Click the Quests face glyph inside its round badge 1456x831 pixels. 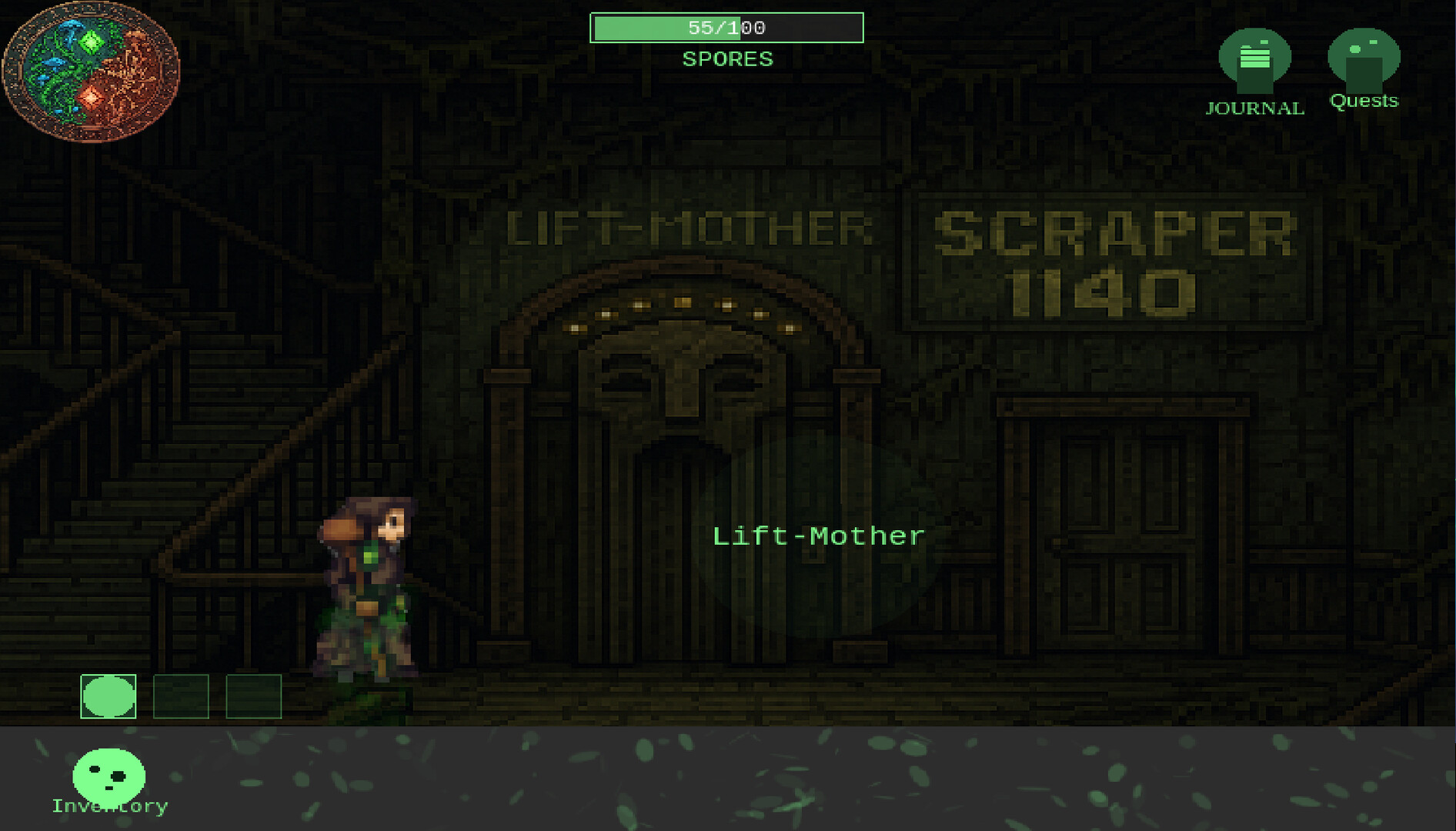point(1364,58)
